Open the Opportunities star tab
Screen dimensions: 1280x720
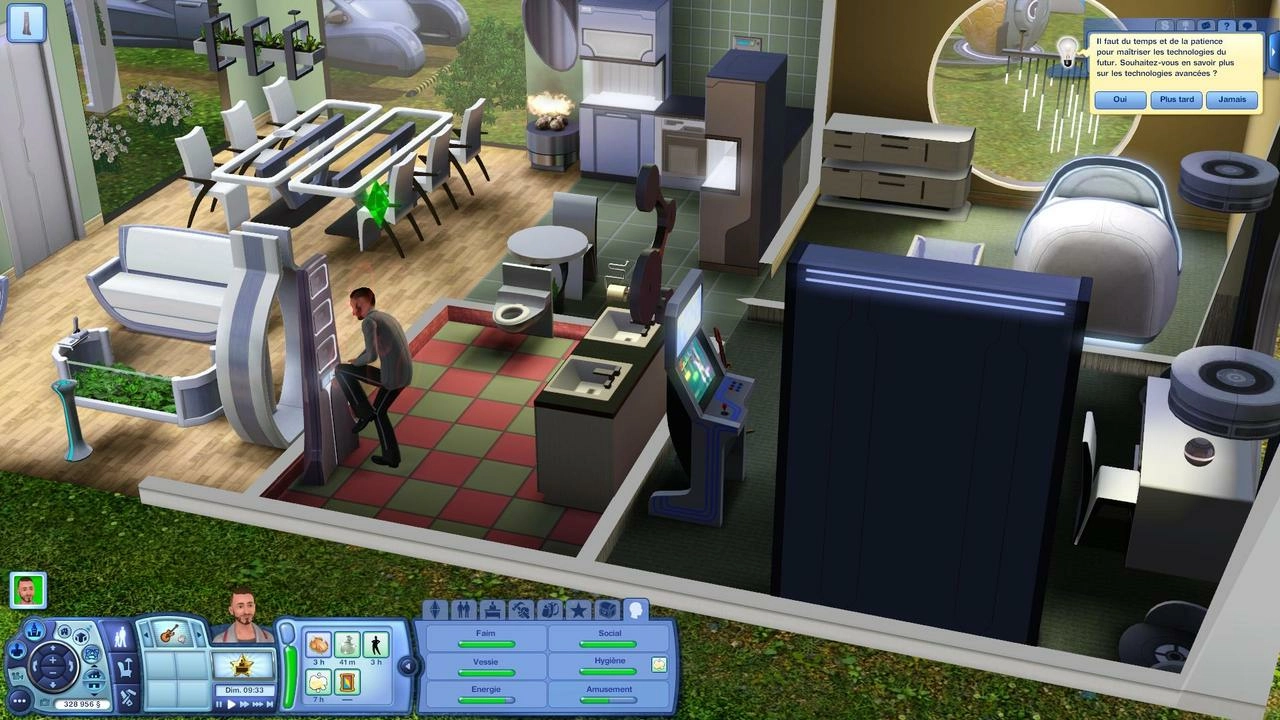(578, 611)
